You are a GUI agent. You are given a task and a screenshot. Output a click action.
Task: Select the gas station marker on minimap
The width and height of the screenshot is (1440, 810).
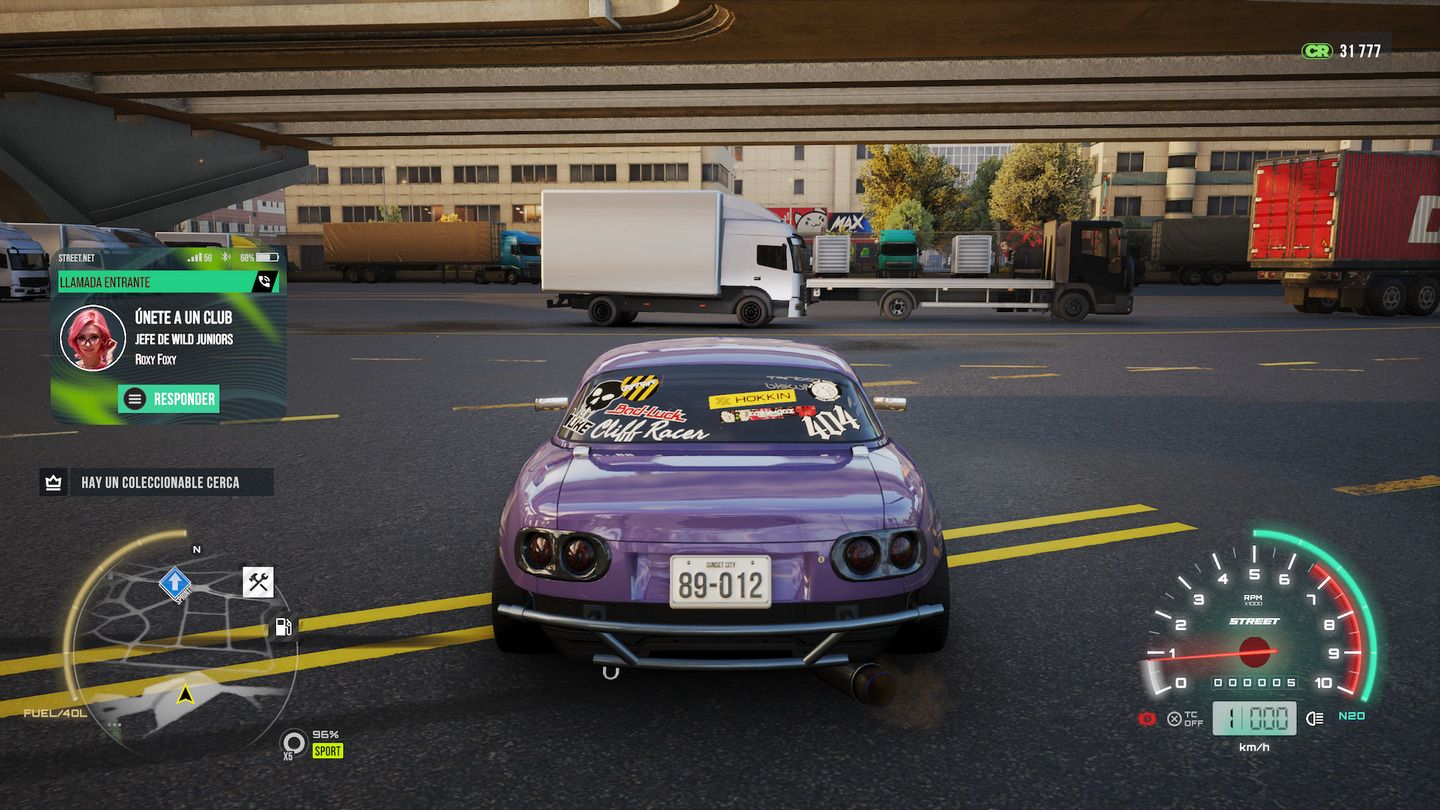283,627
